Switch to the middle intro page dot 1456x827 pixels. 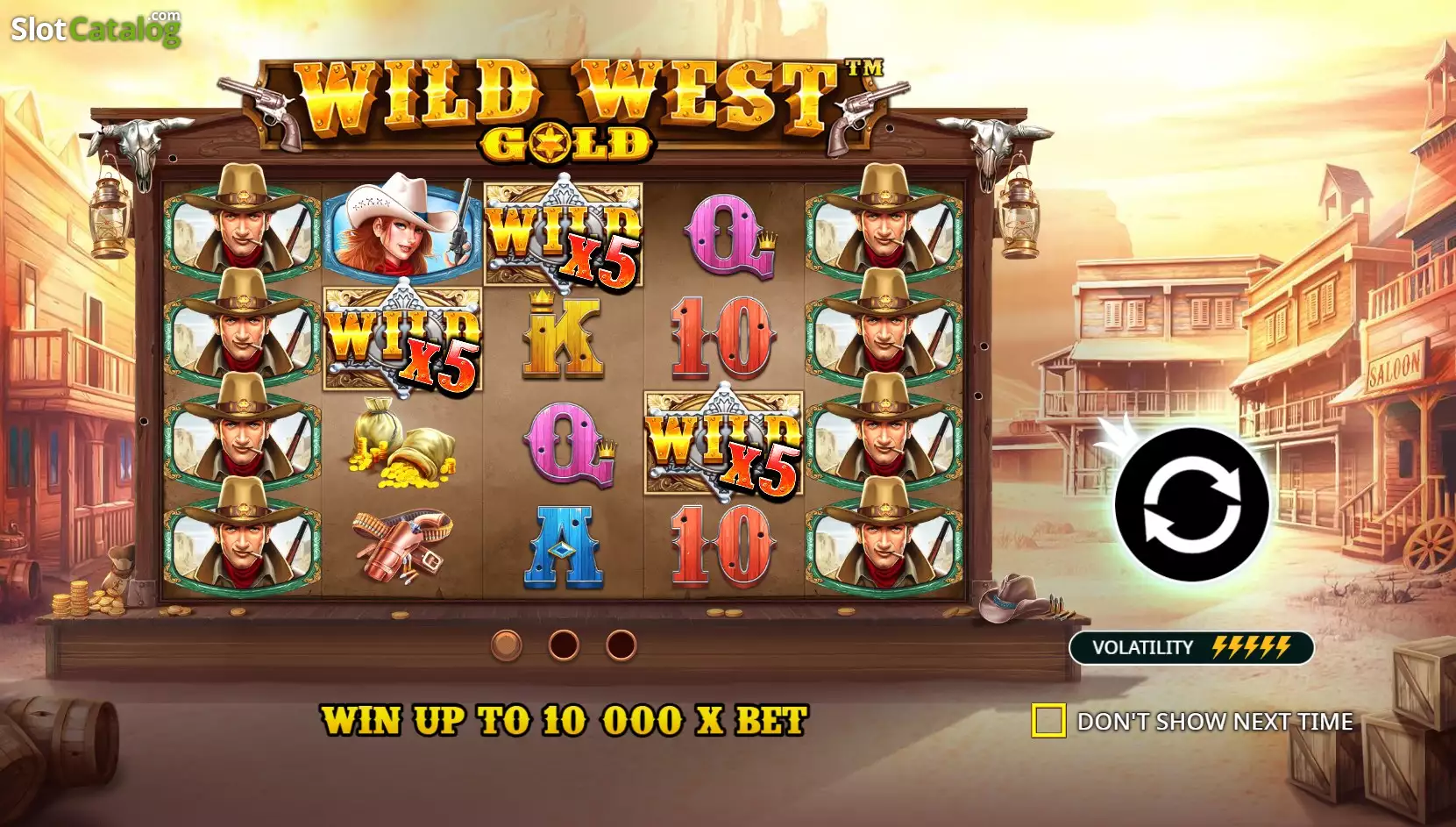pyautogui.click(x=564, y=645)
